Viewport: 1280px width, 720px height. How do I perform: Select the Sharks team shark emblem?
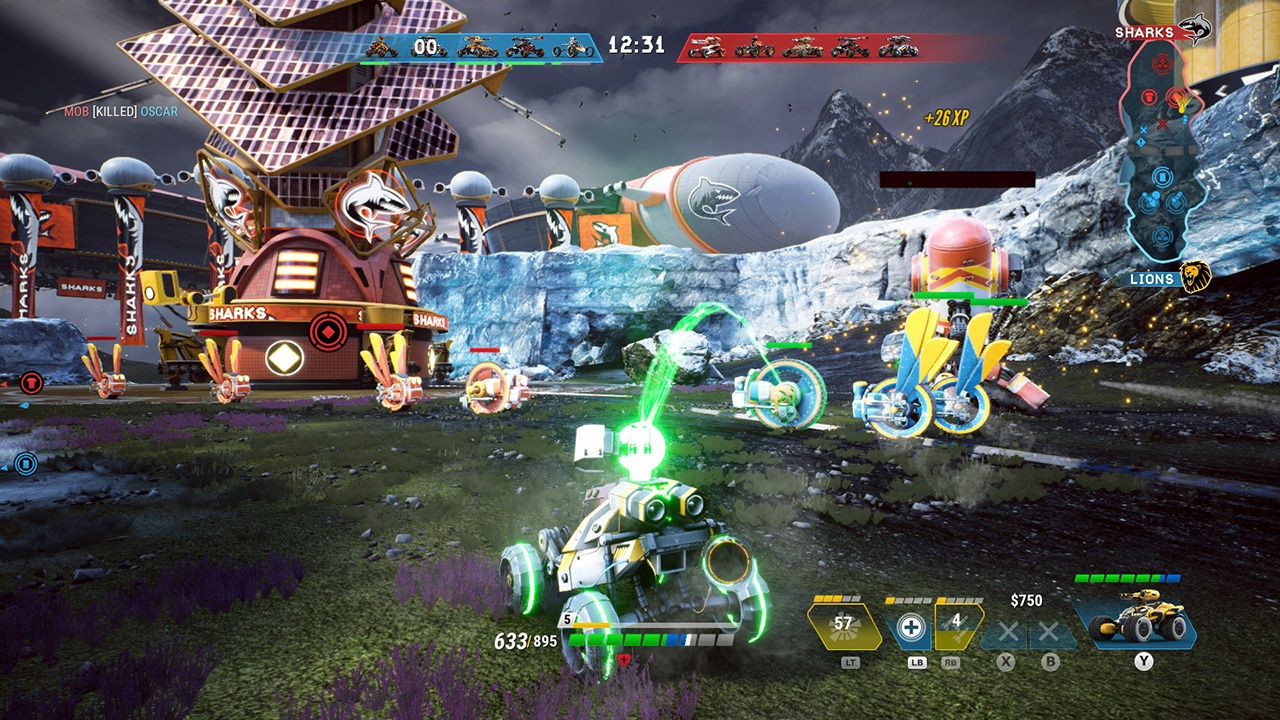click(1194, 29)
